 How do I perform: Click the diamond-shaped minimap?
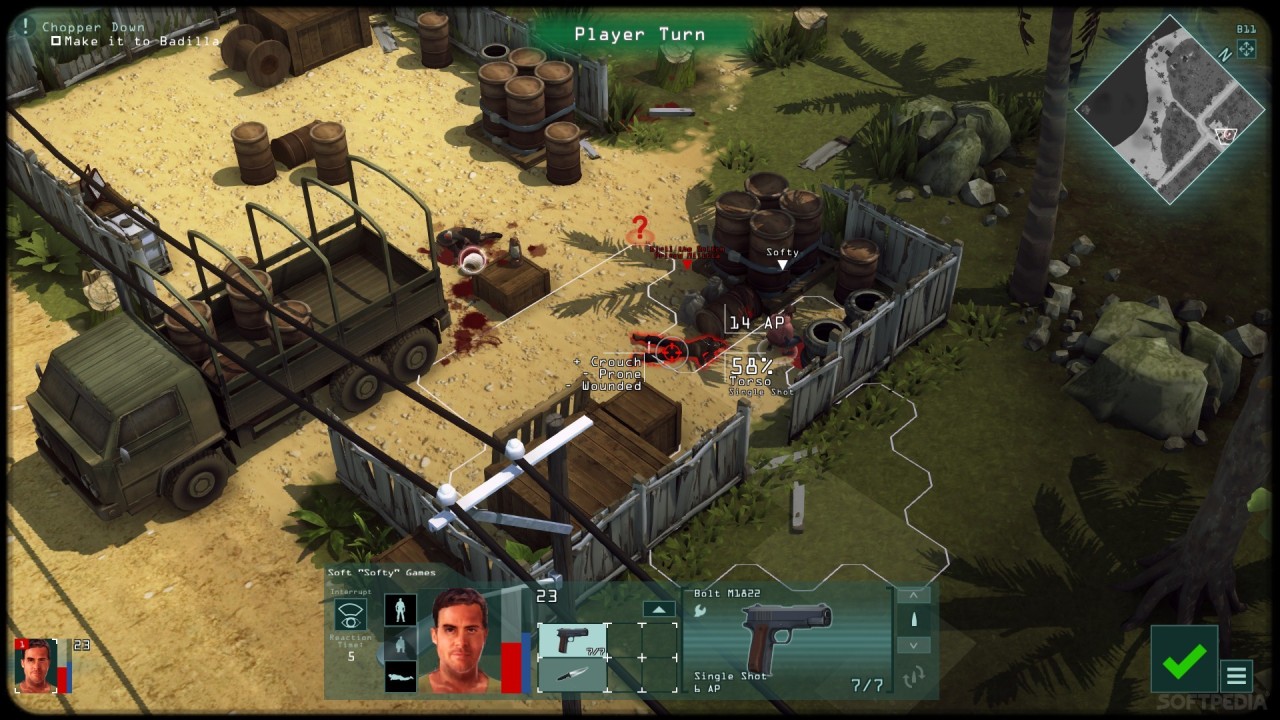click(x=1169, y=110)
